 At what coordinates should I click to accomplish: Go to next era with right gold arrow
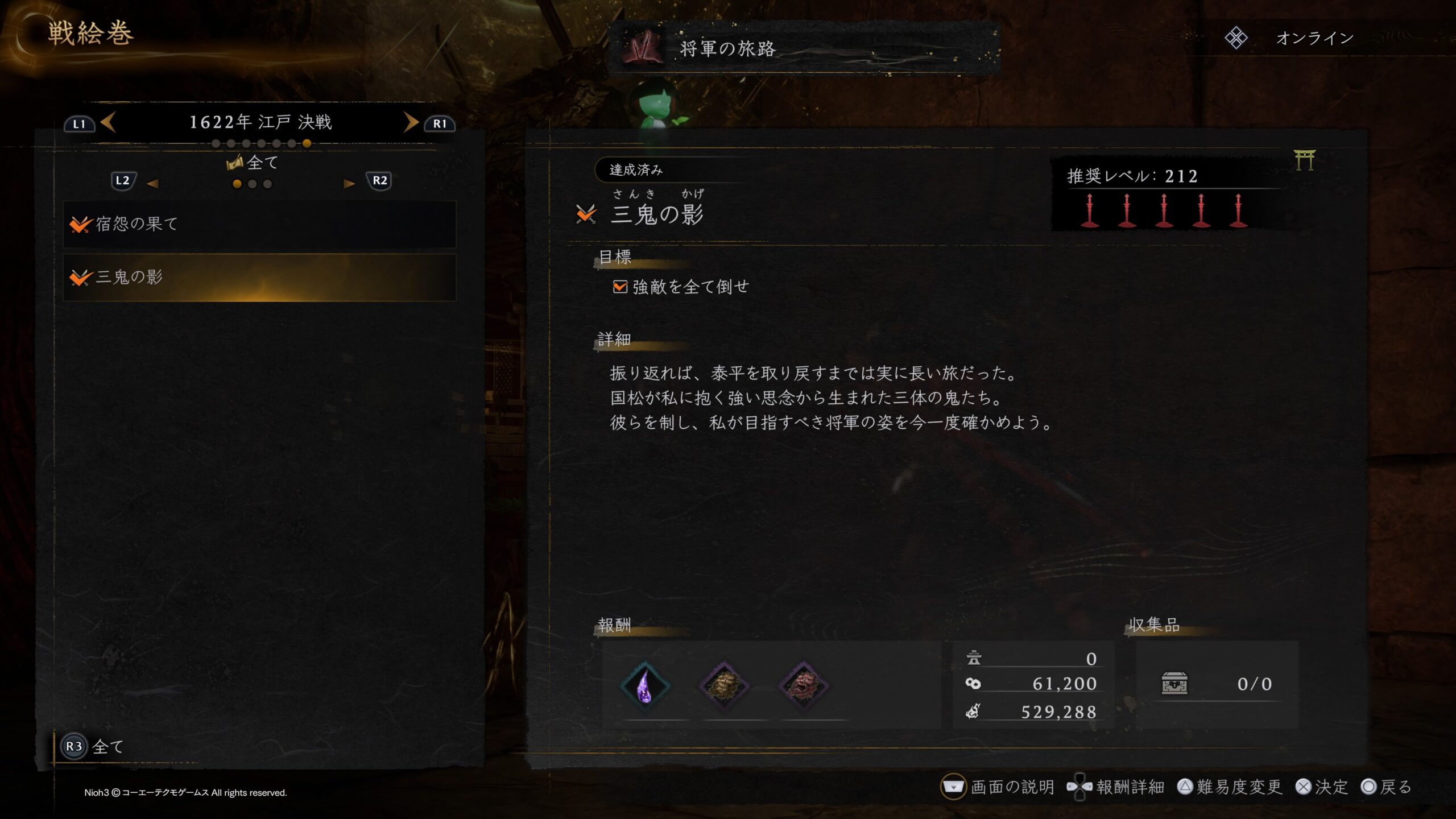click(x=411, y=122)
